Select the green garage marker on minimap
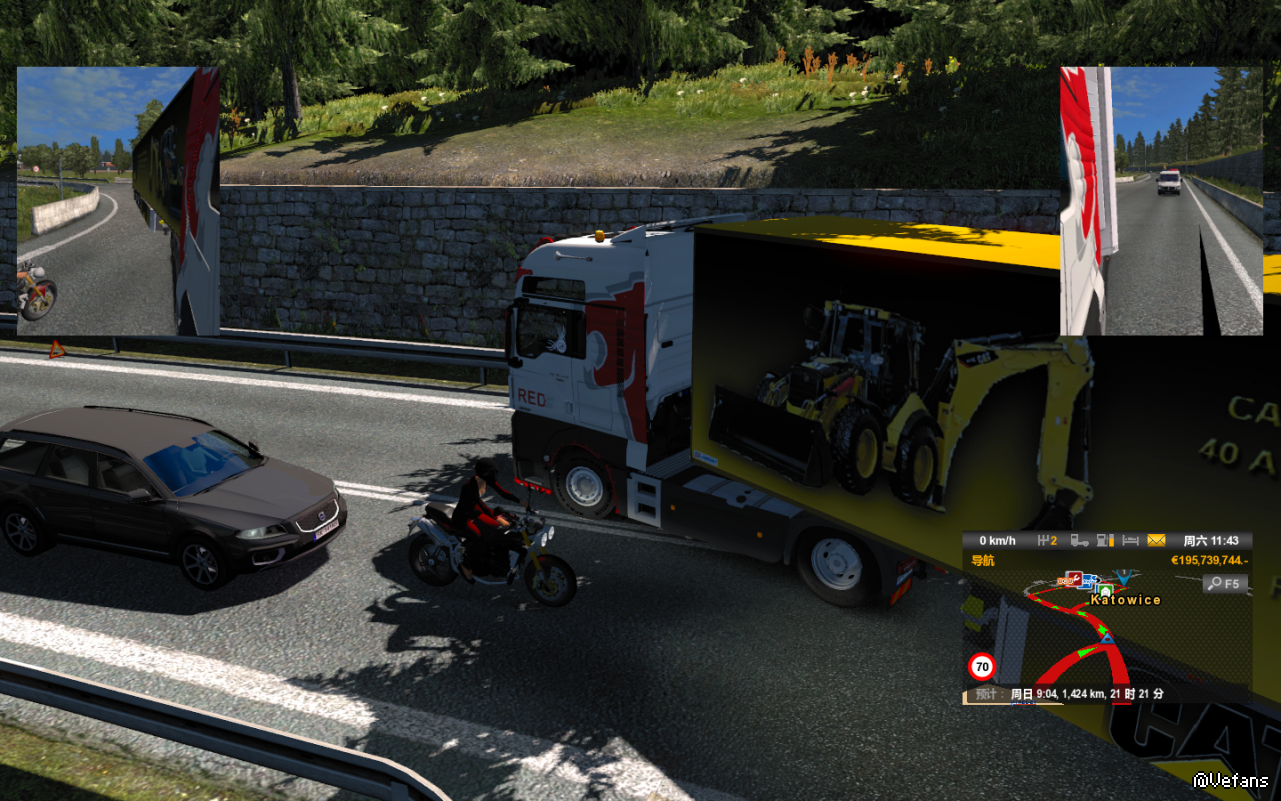1281x801 pixels. coord(1105,591)
